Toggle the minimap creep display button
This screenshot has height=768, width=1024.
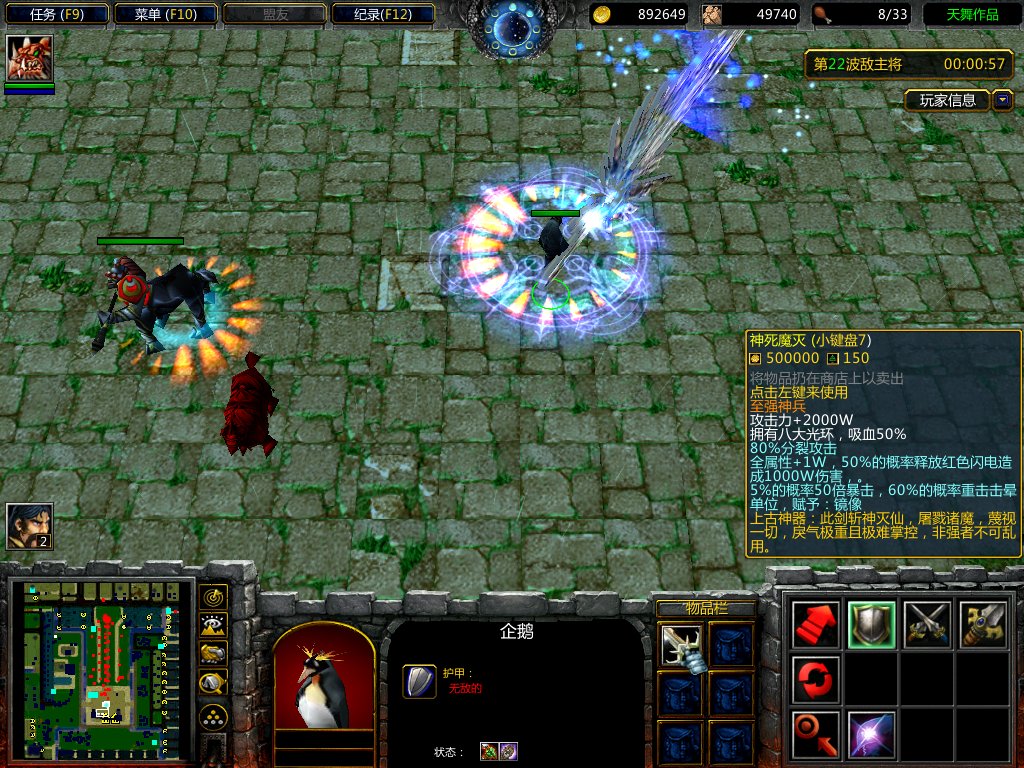point(212,683)
